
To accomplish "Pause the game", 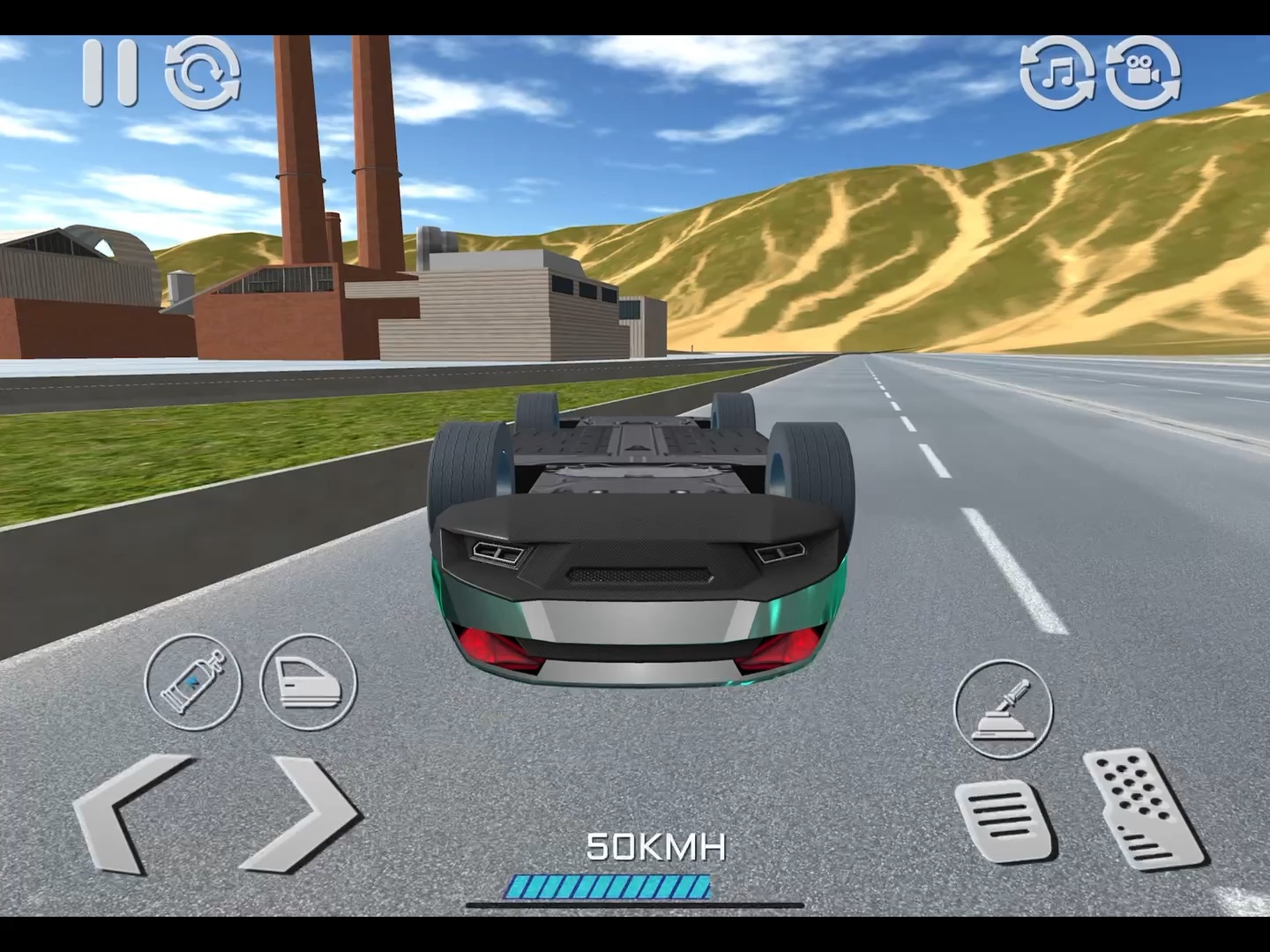I will coord(110,72).
